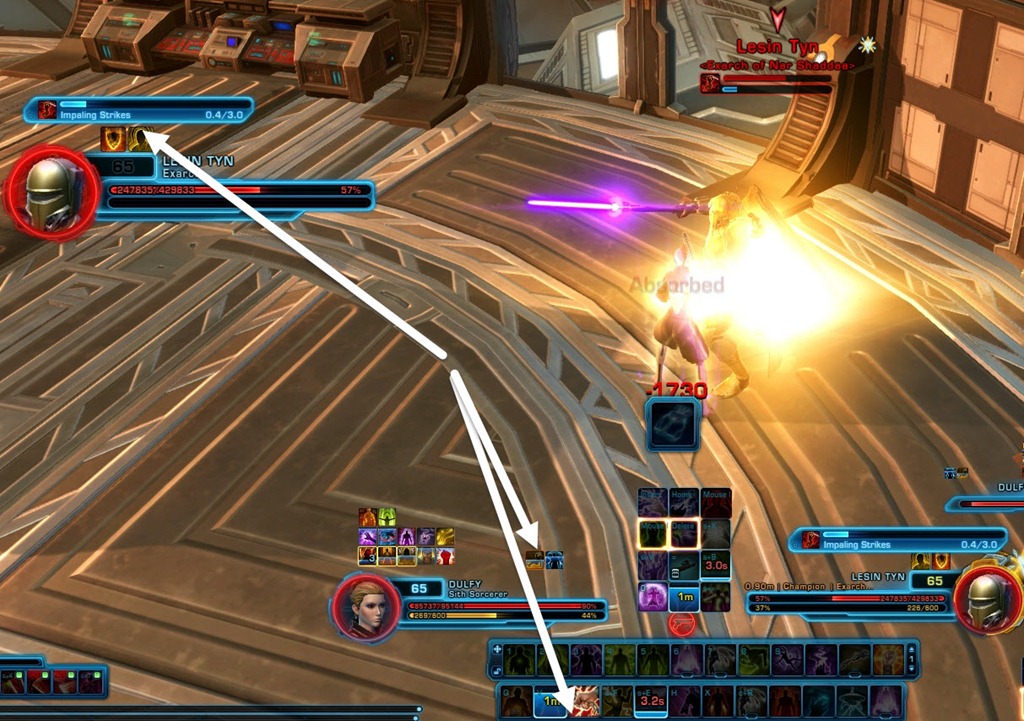The width and height of the screenshot is (1024, 721).
Task: Click the red crossed-out pistol icon
Action: click(x=683, y=624)
